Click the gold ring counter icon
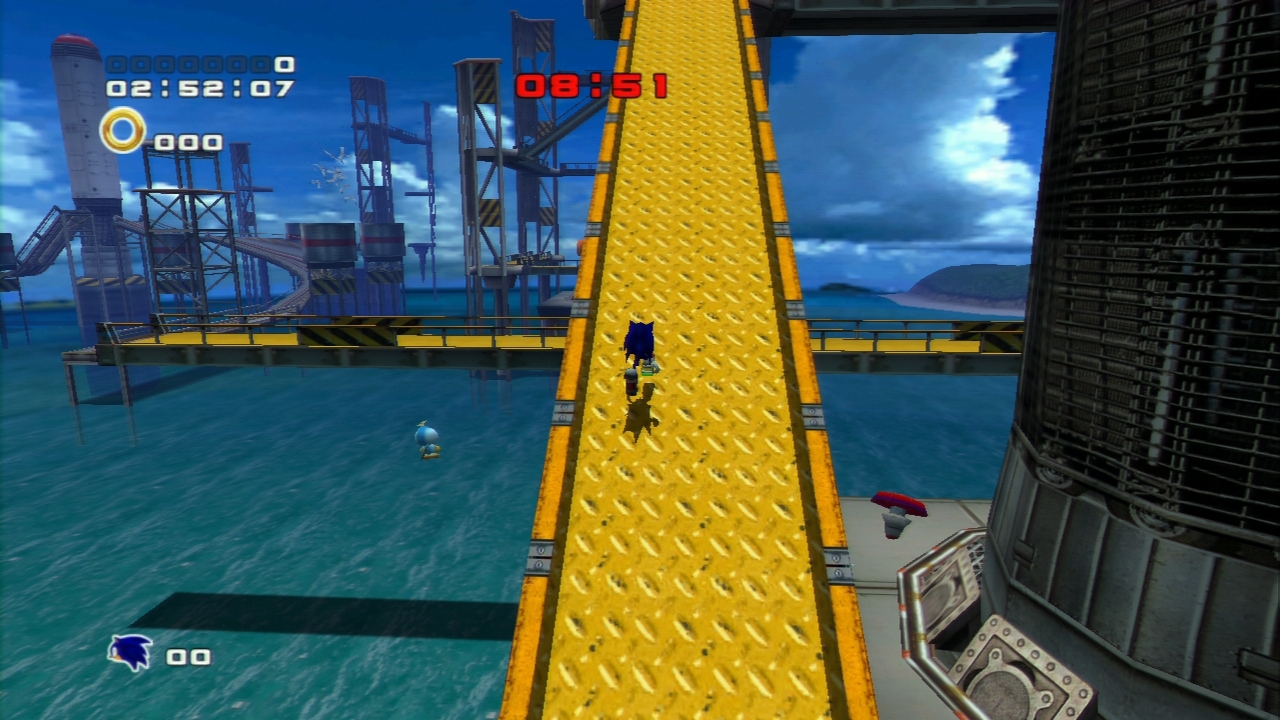The image size is (1280, 720). pyautogui.click(x=123, y=131)
